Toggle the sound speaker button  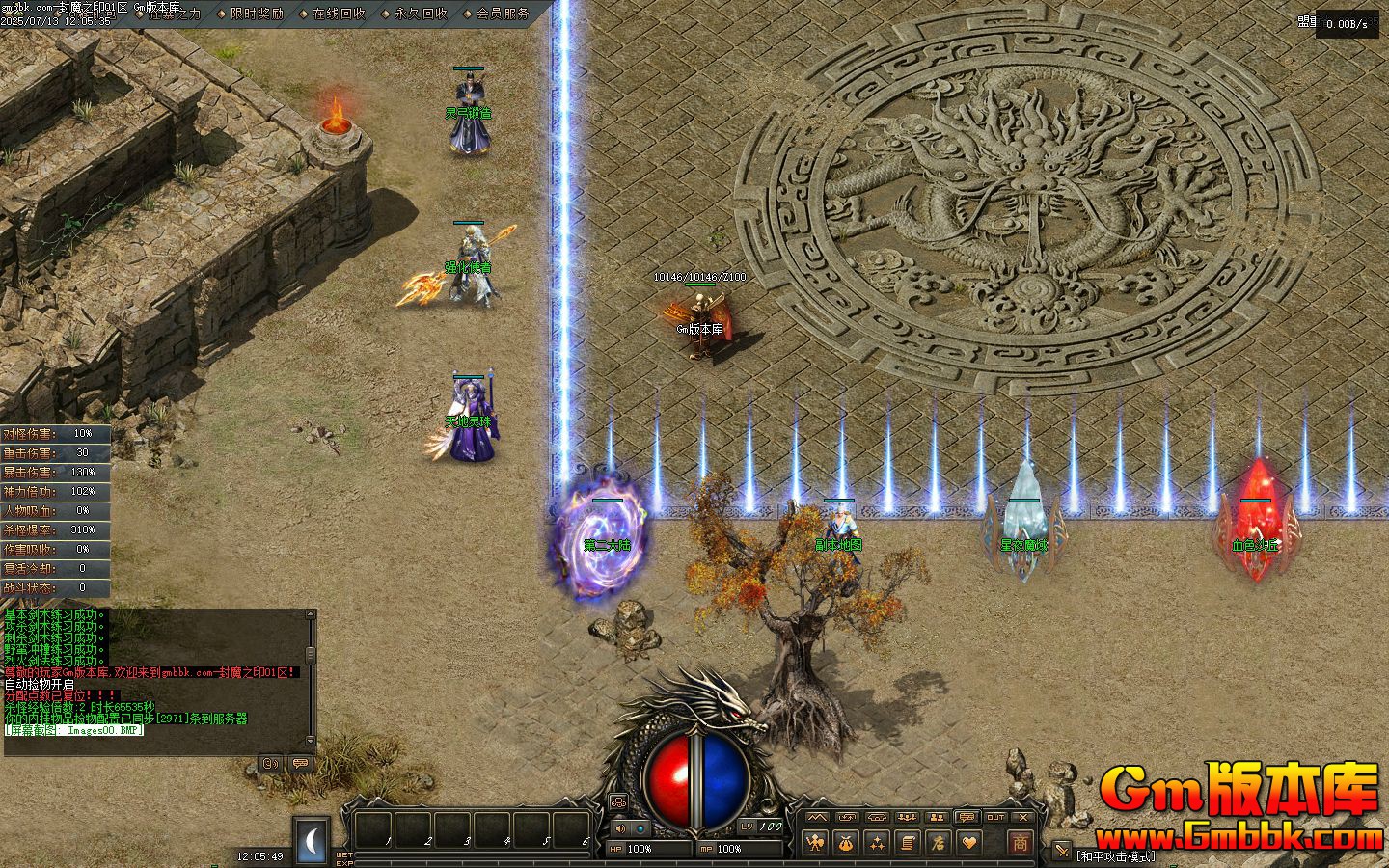(x=619, y=827)
